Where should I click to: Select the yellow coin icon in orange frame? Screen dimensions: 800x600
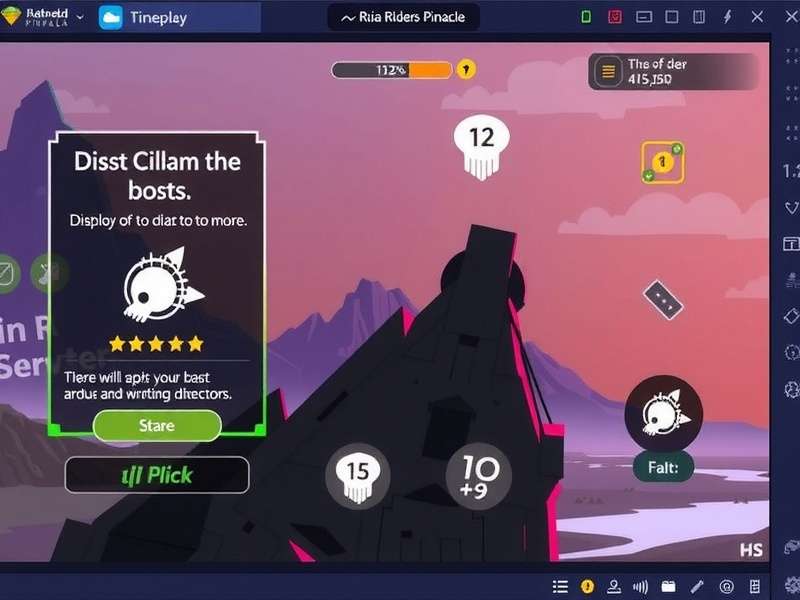(662, 162)
